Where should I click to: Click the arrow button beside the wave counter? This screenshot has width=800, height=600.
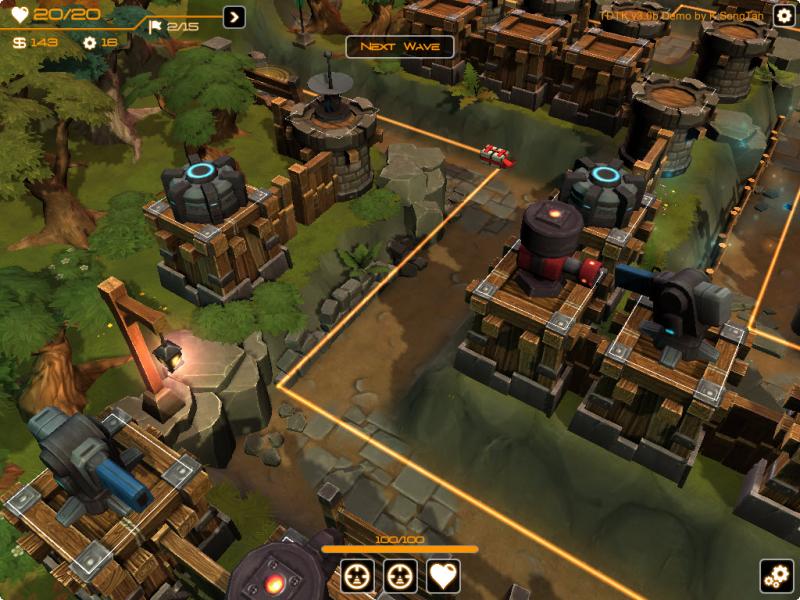[x=234, y=17]
